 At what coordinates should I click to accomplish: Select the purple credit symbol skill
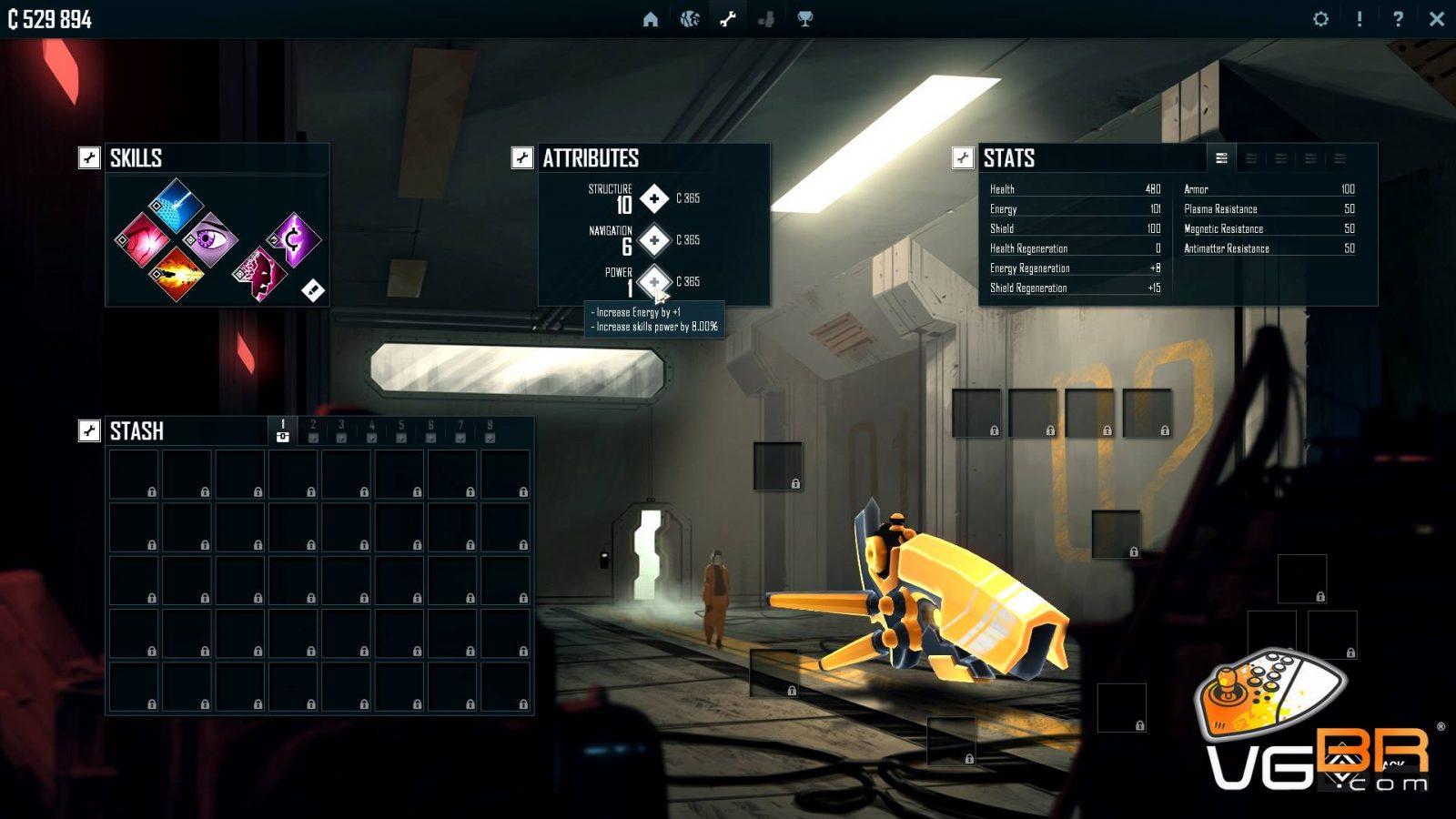[x=294, y=239]
